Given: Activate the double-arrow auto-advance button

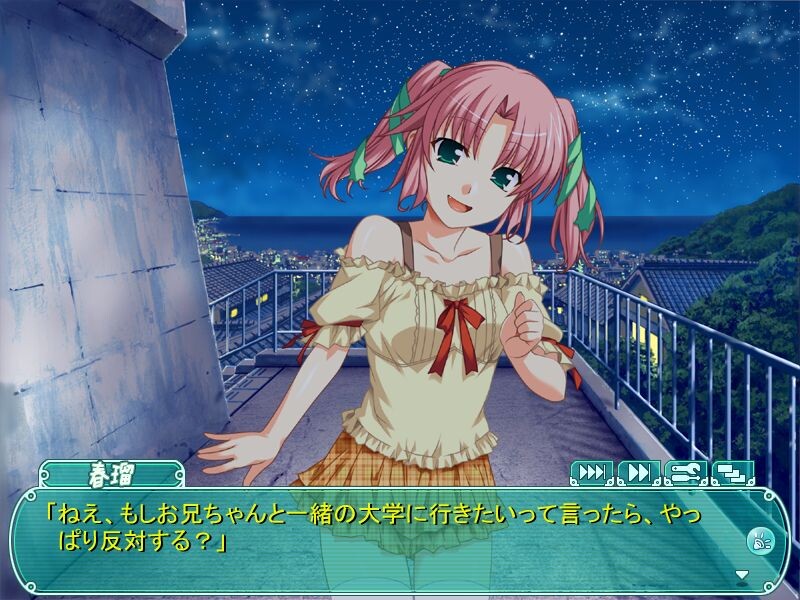Looking at the screenshot, I should (639, 472).
